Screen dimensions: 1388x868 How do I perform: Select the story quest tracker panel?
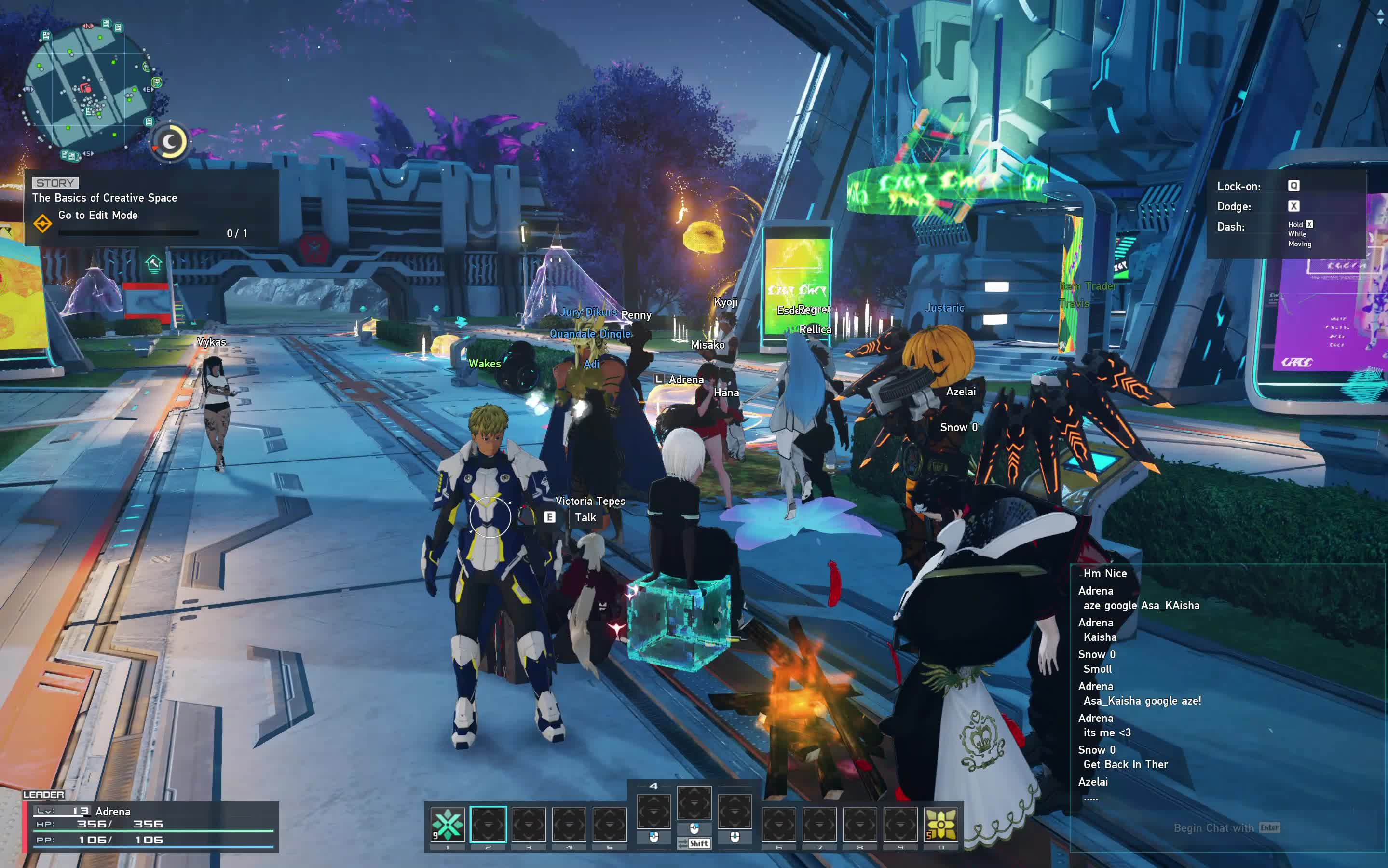pyautogui.click(x=151, y=208)
